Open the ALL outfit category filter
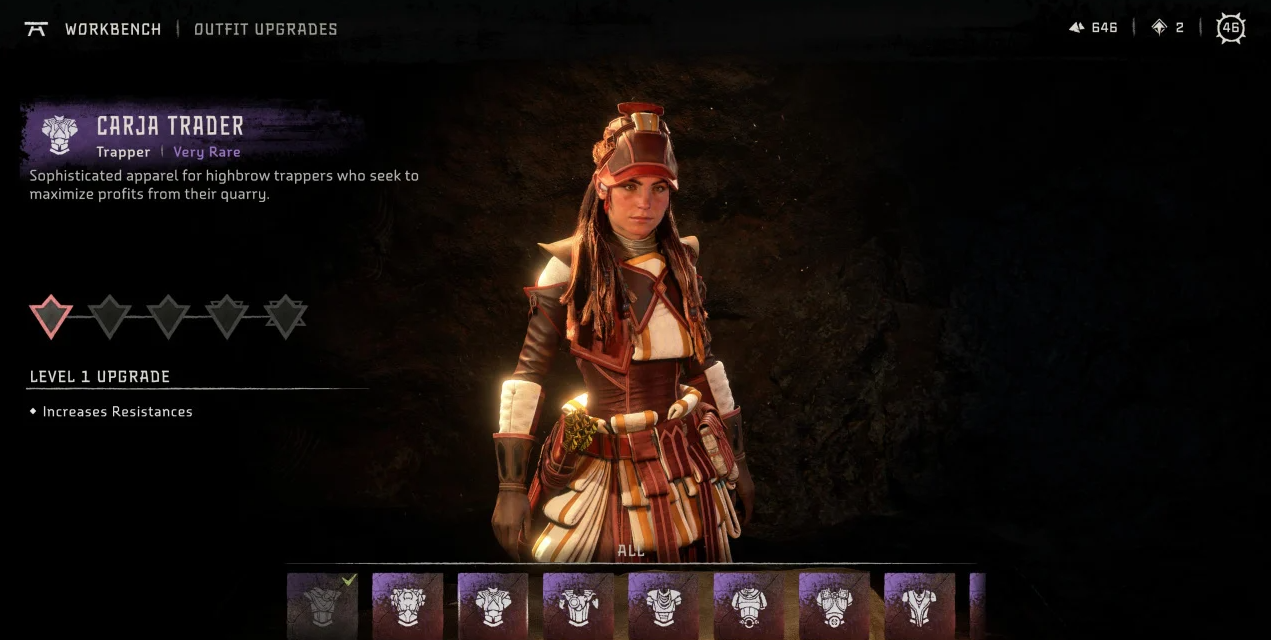Image resolution: width=1271 pixels, height=640 pixels. [x=631, y=551]
